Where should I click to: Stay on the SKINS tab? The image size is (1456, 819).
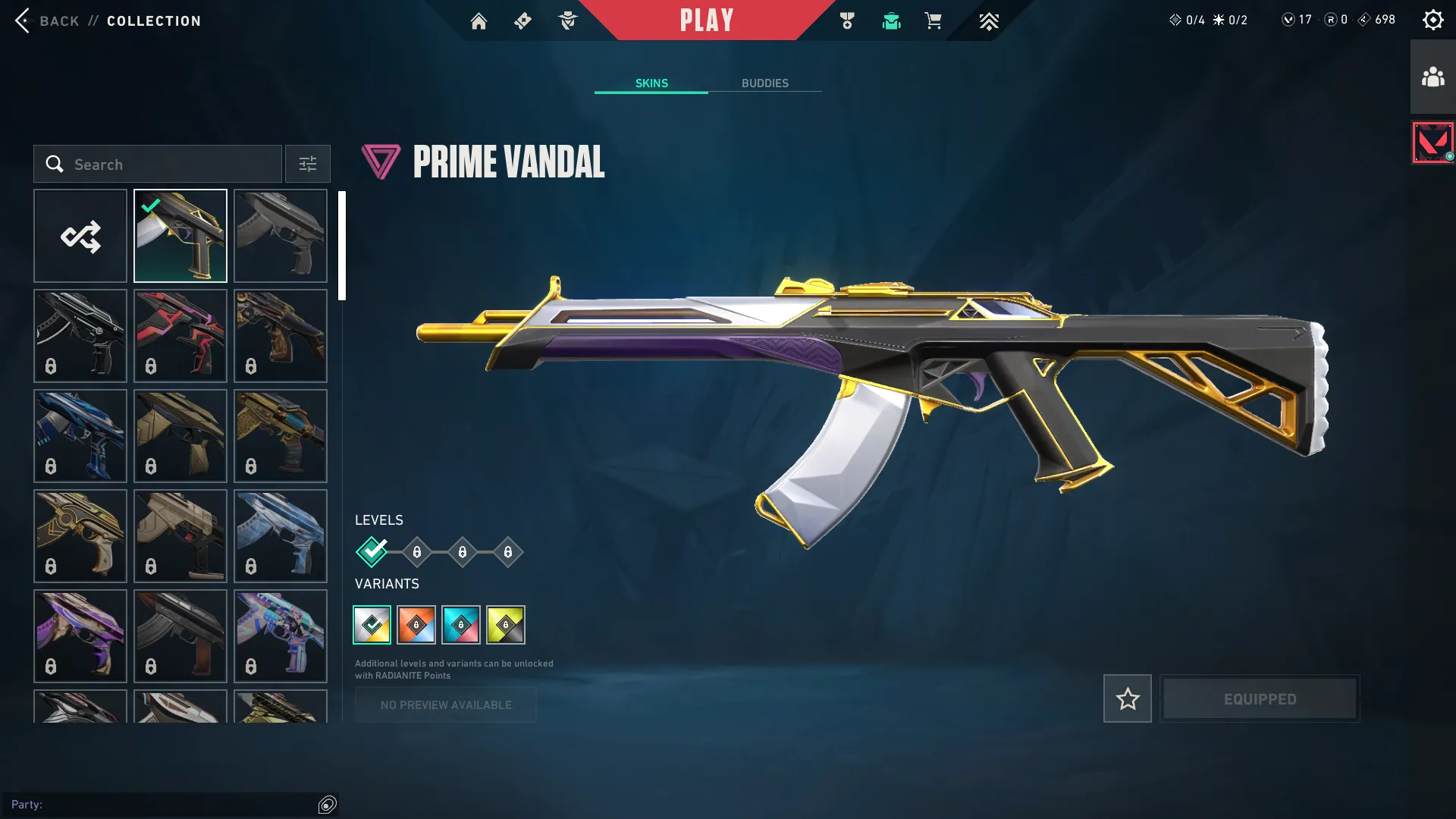click(x=651, y=83)
